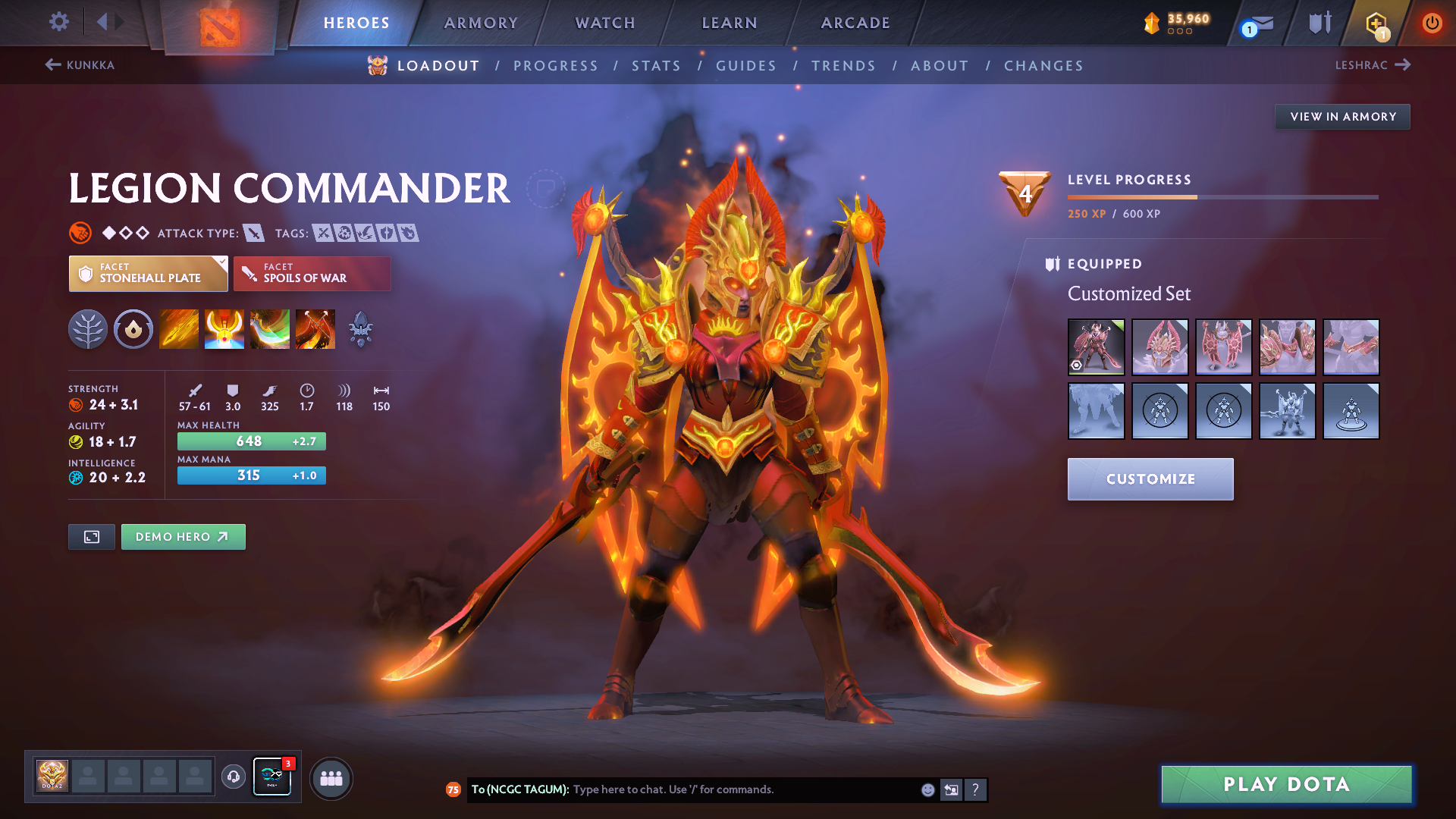Click the Legion Commander melee attack type icon
Image resolution: width=1456 pixels, height=819 pixels.
[x=254, y=233]
